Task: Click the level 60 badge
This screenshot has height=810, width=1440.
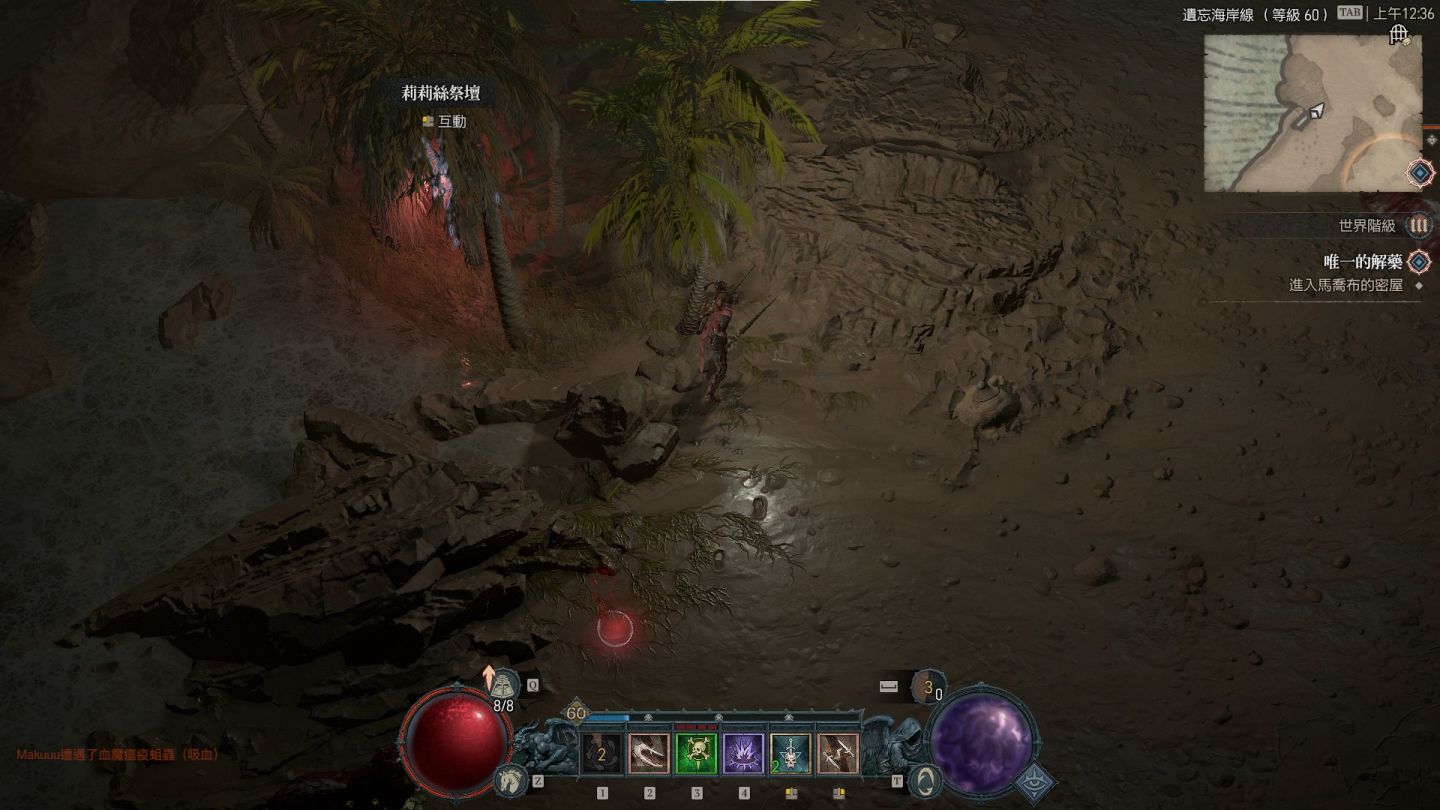Action: click(x=576, y=713)
